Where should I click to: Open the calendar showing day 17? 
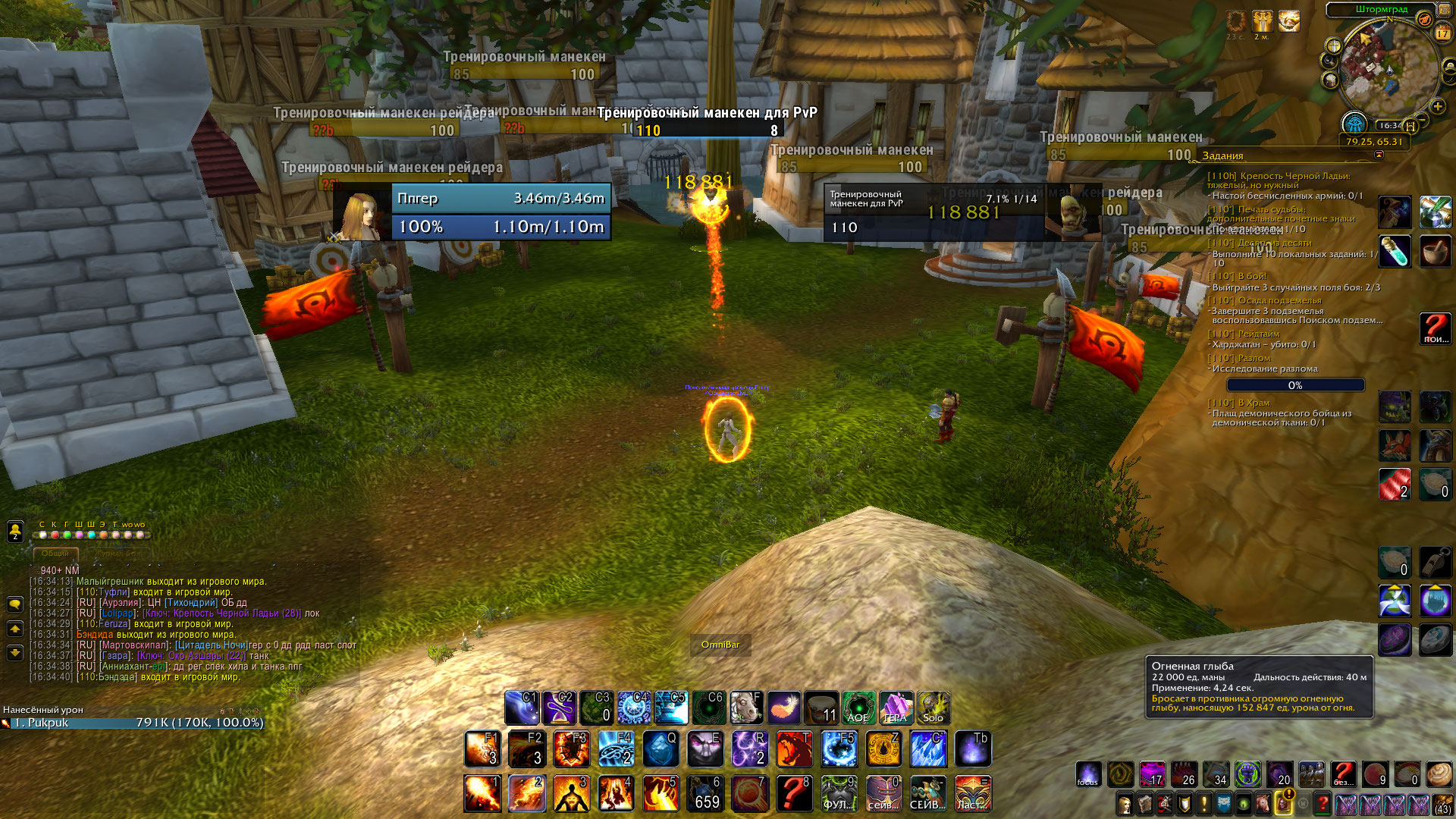1442,33
